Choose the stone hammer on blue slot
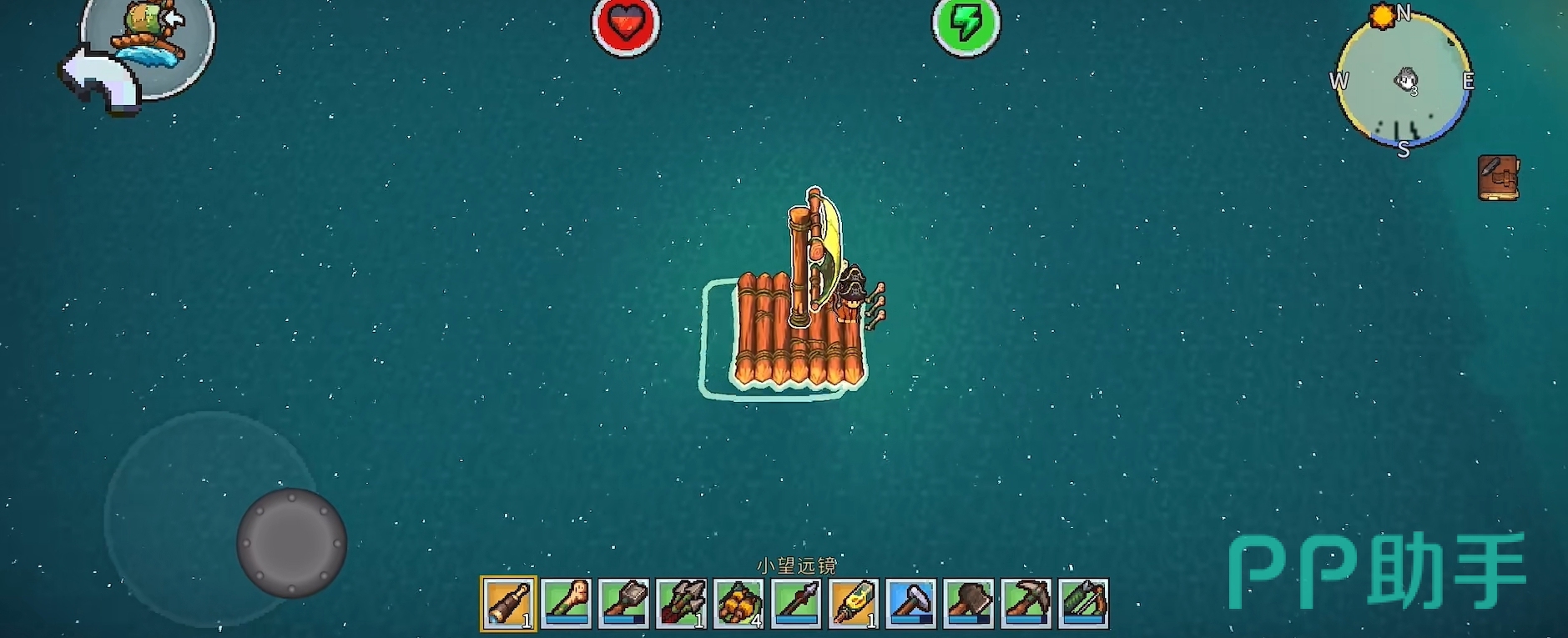Image resolution: width=1568 pixels, height=638 pixels. pos(911,603)
